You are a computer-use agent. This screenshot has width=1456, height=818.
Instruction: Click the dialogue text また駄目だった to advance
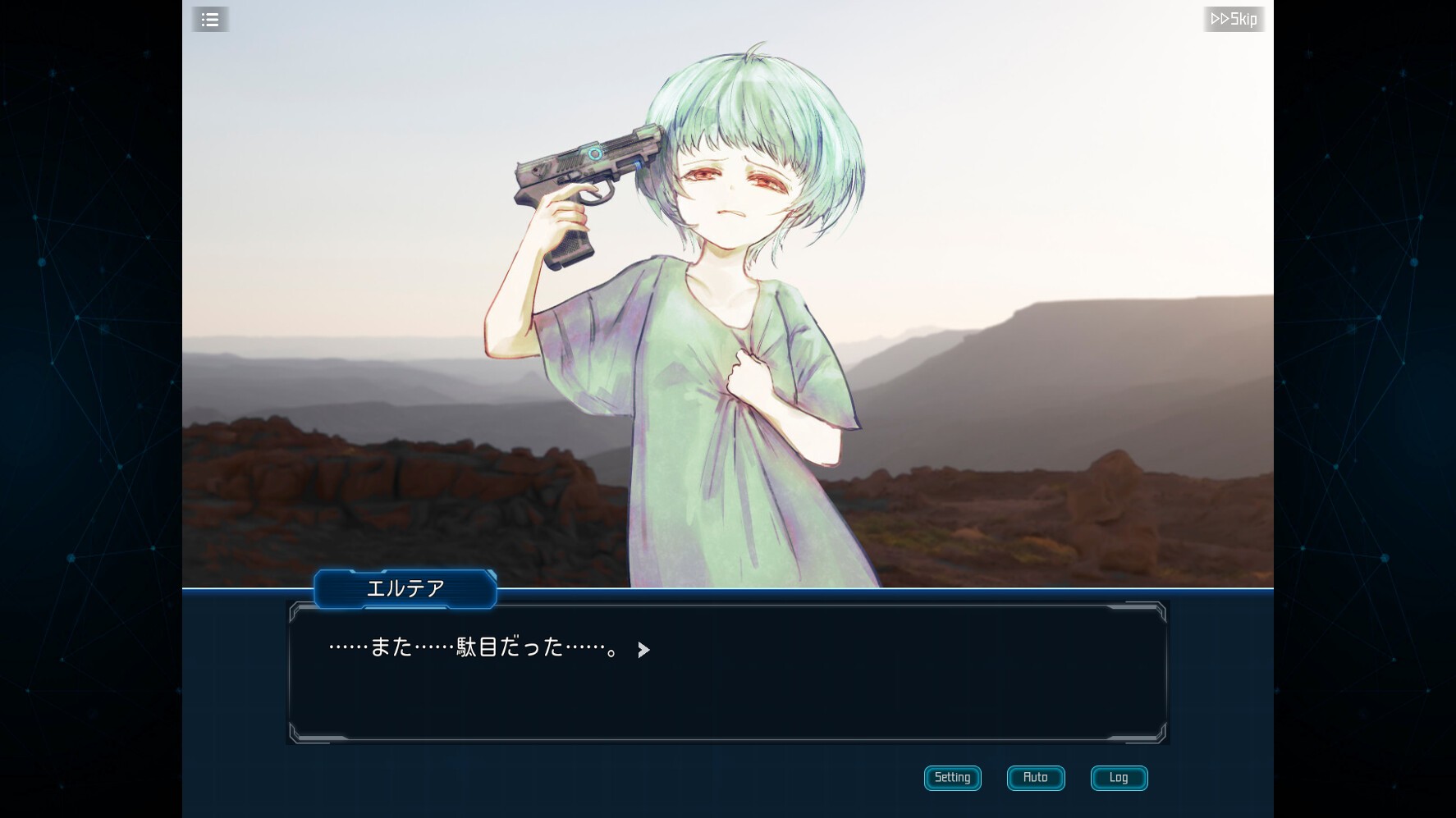pyautogui.click(x=476, y=650)
